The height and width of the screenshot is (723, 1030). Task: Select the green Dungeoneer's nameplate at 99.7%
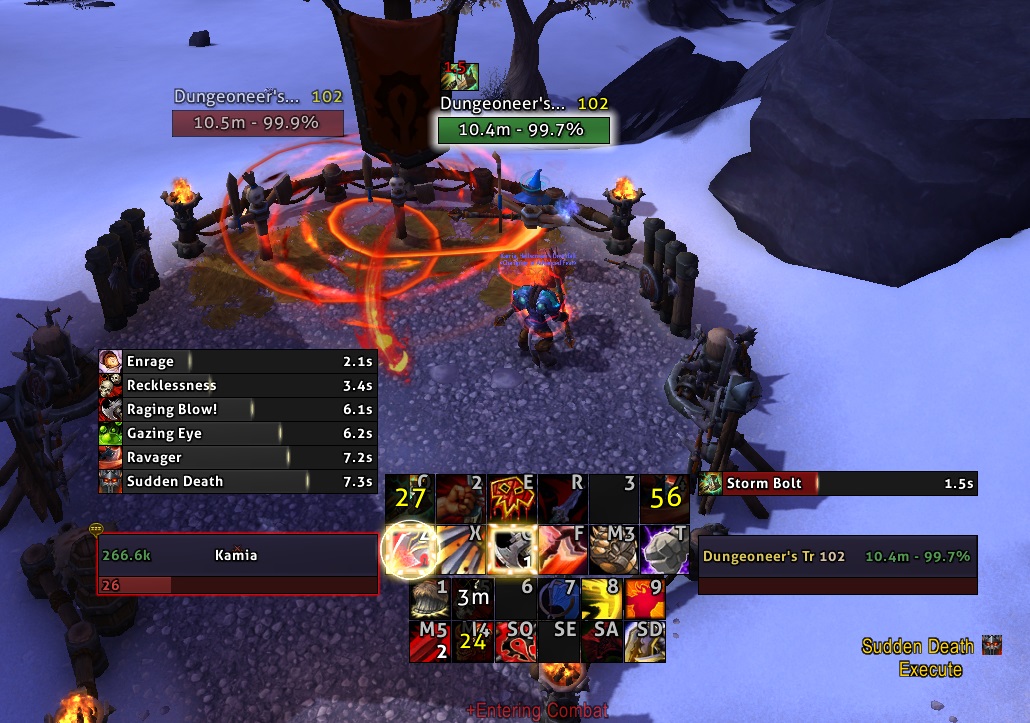tap(524, 130)
